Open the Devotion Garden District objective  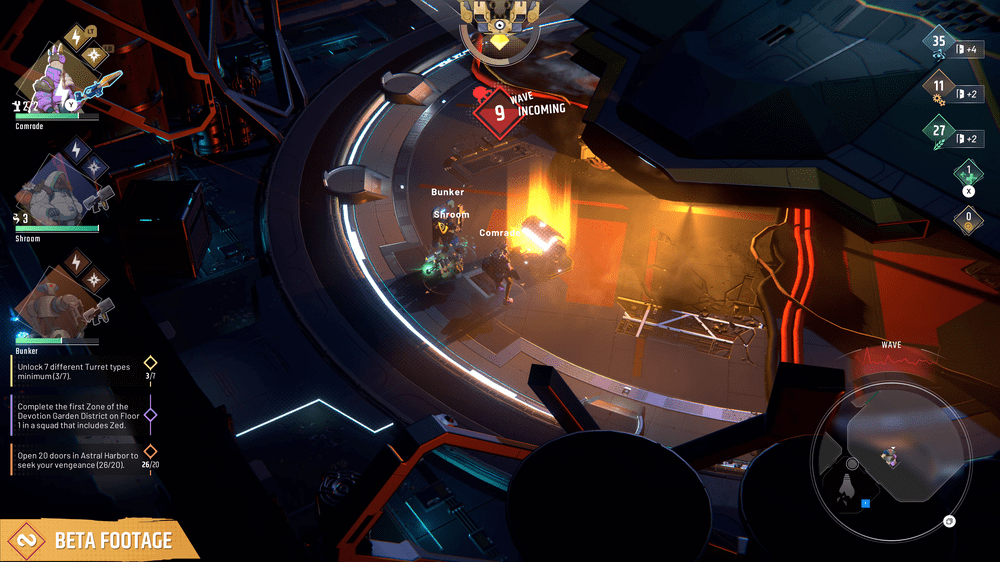80,415
